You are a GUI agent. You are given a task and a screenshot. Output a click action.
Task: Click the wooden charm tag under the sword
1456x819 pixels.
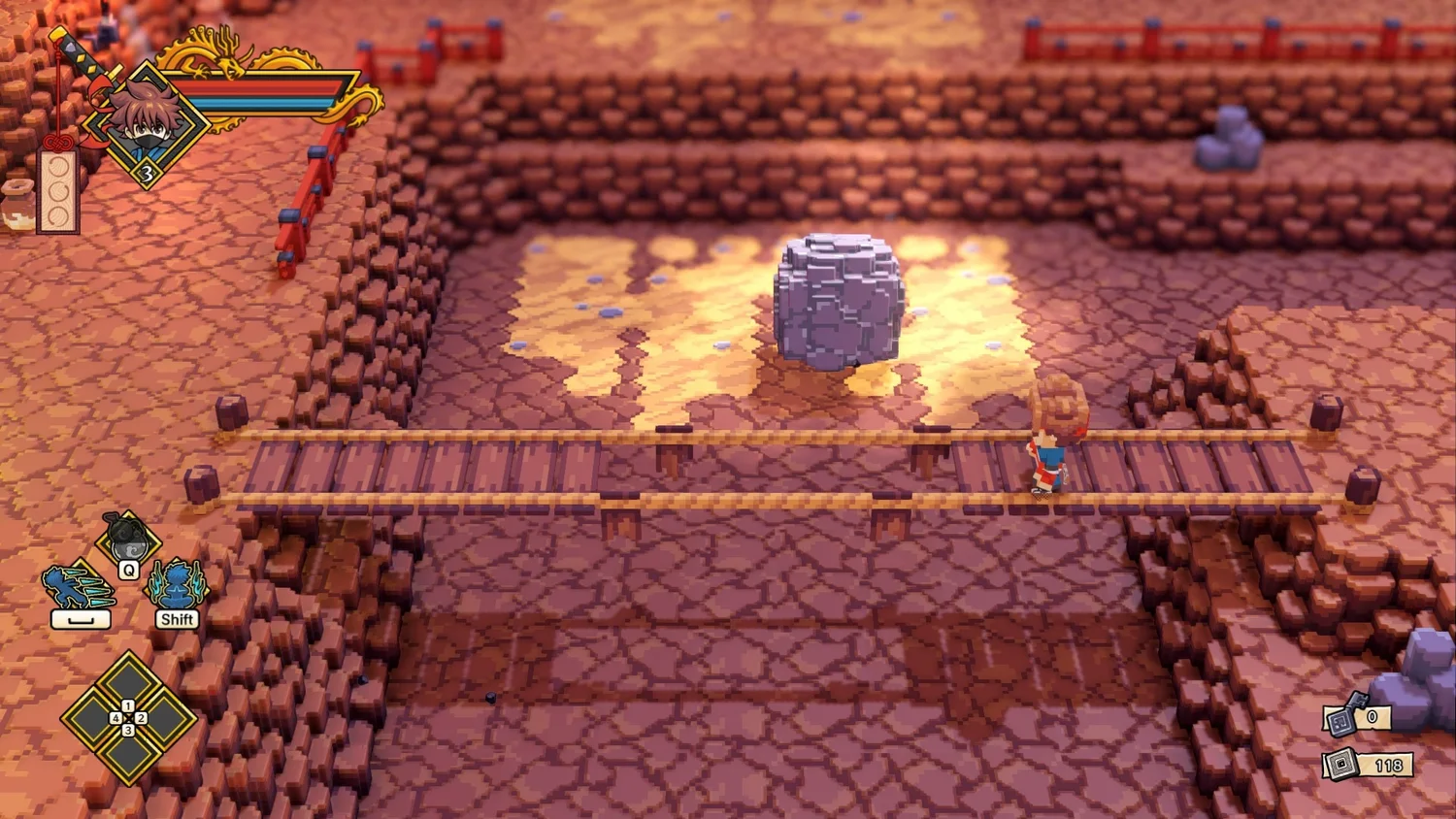pyautogui.click(x=57, y=190)
